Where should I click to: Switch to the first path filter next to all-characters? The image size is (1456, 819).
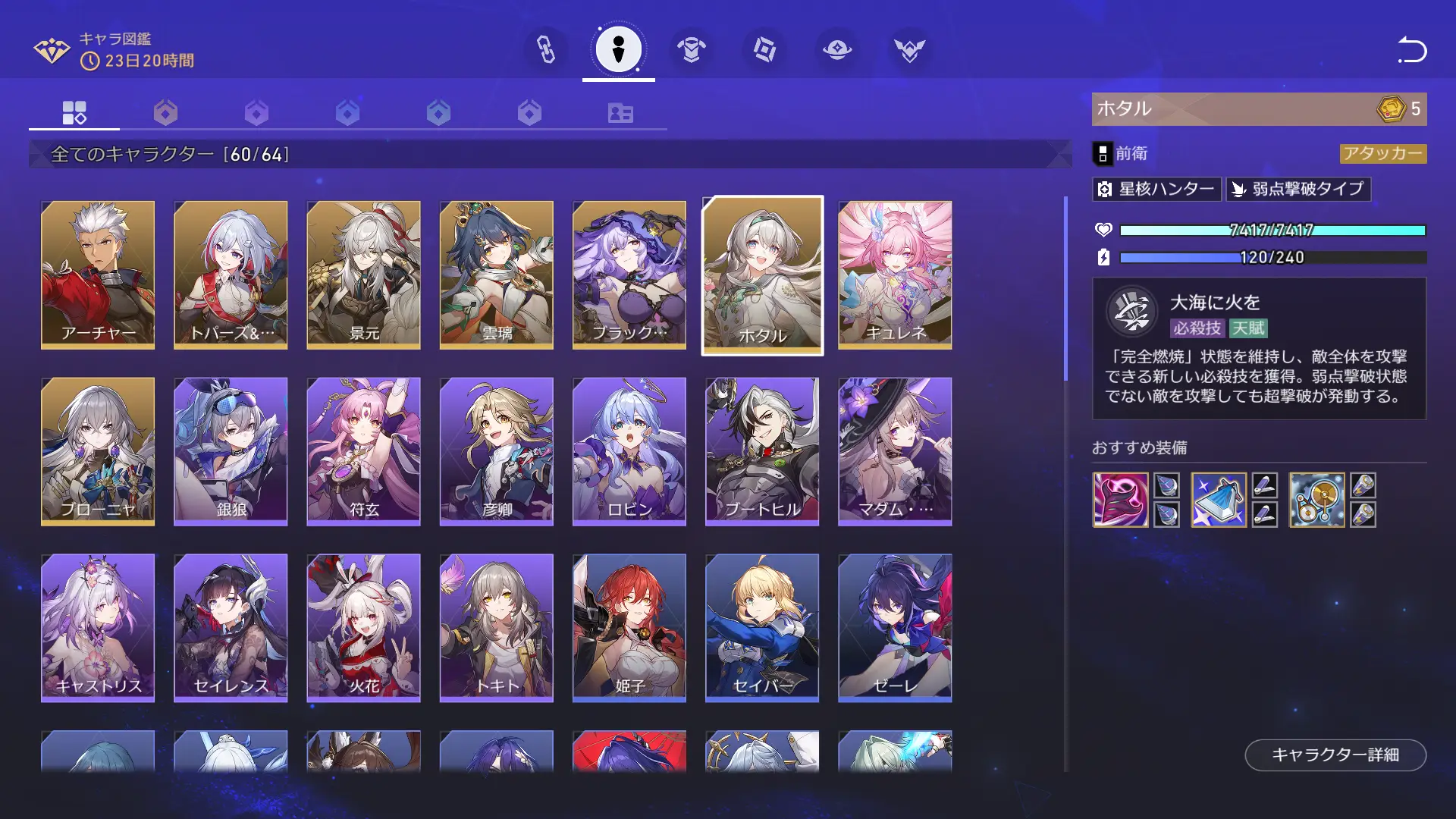(166, 113)
